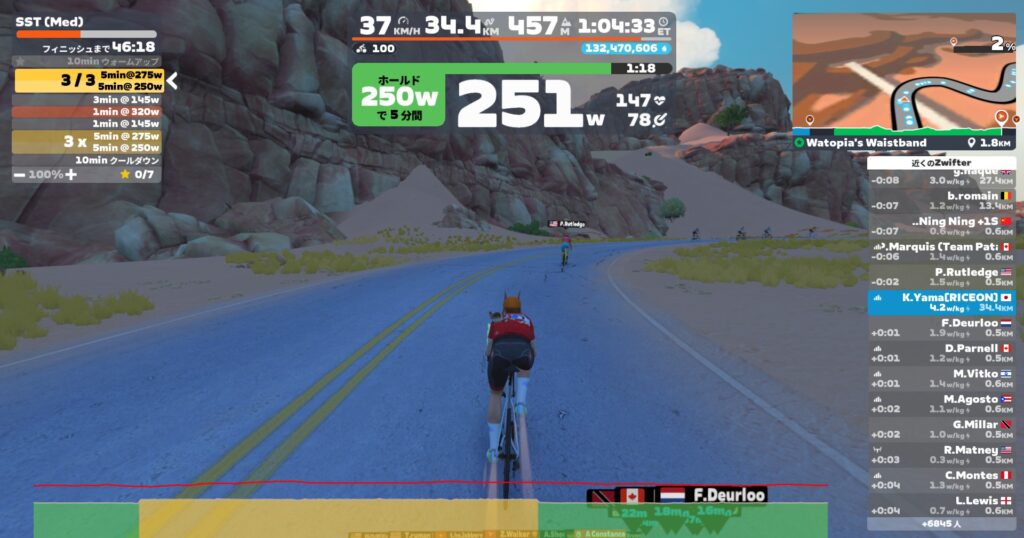Select b.romain in the nearby riders list

pos(941,201)
